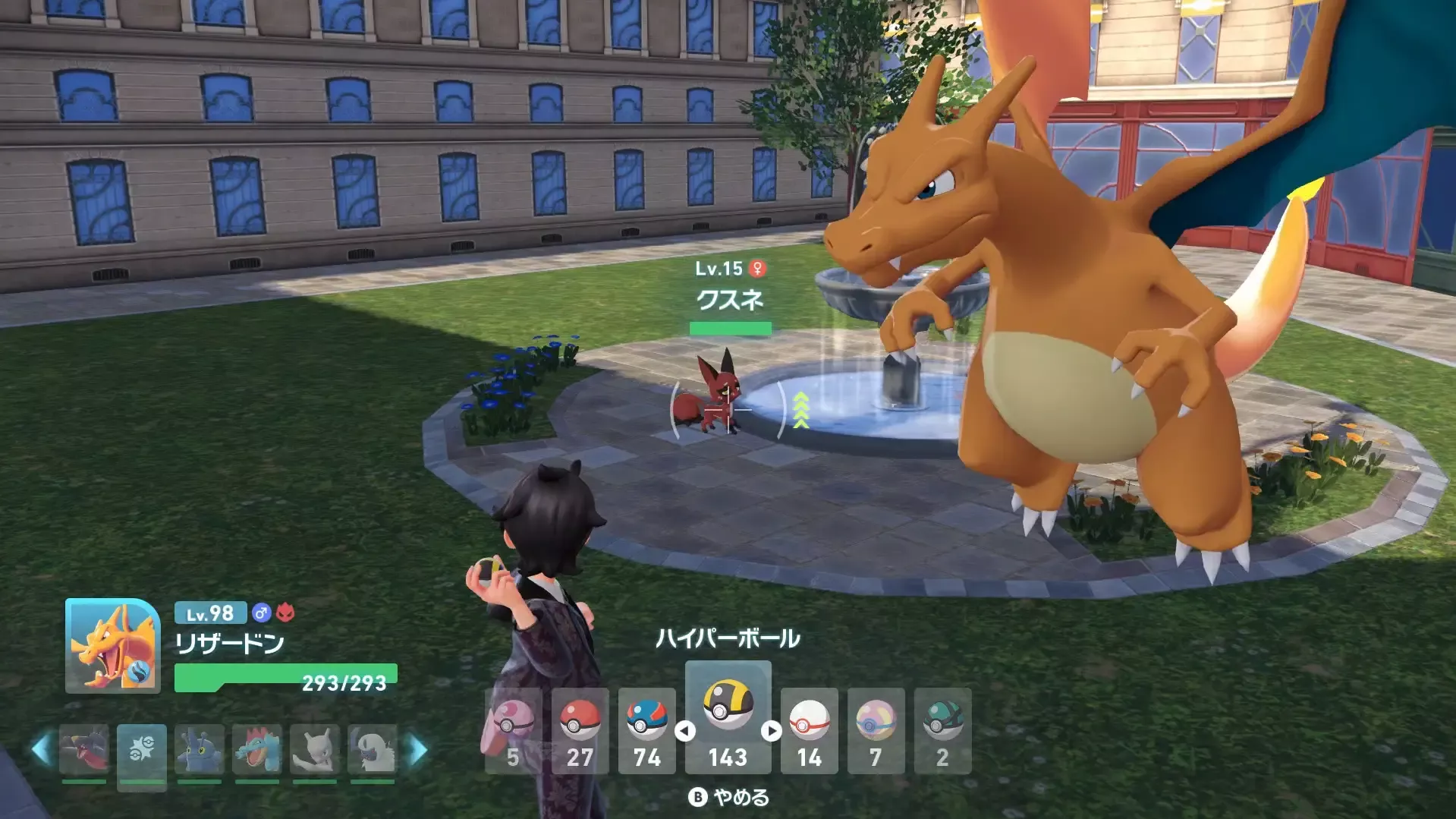Pick the green Net Ball slot
This screenshot has height=819, width=1456.
click(942, 730)
